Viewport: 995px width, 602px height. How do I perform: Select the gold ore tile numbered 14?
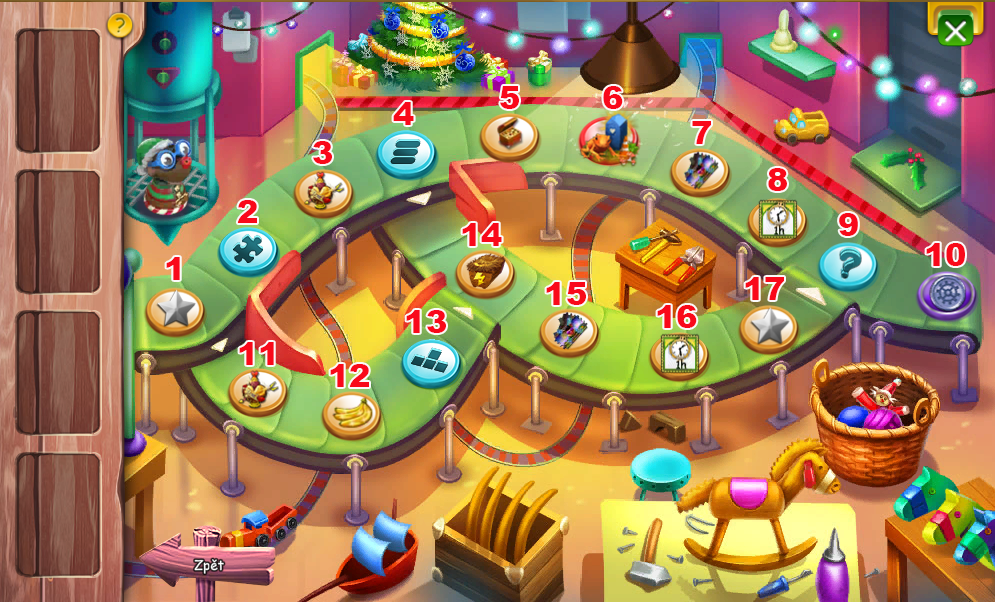pyautogui.click(x=485, y=272)
